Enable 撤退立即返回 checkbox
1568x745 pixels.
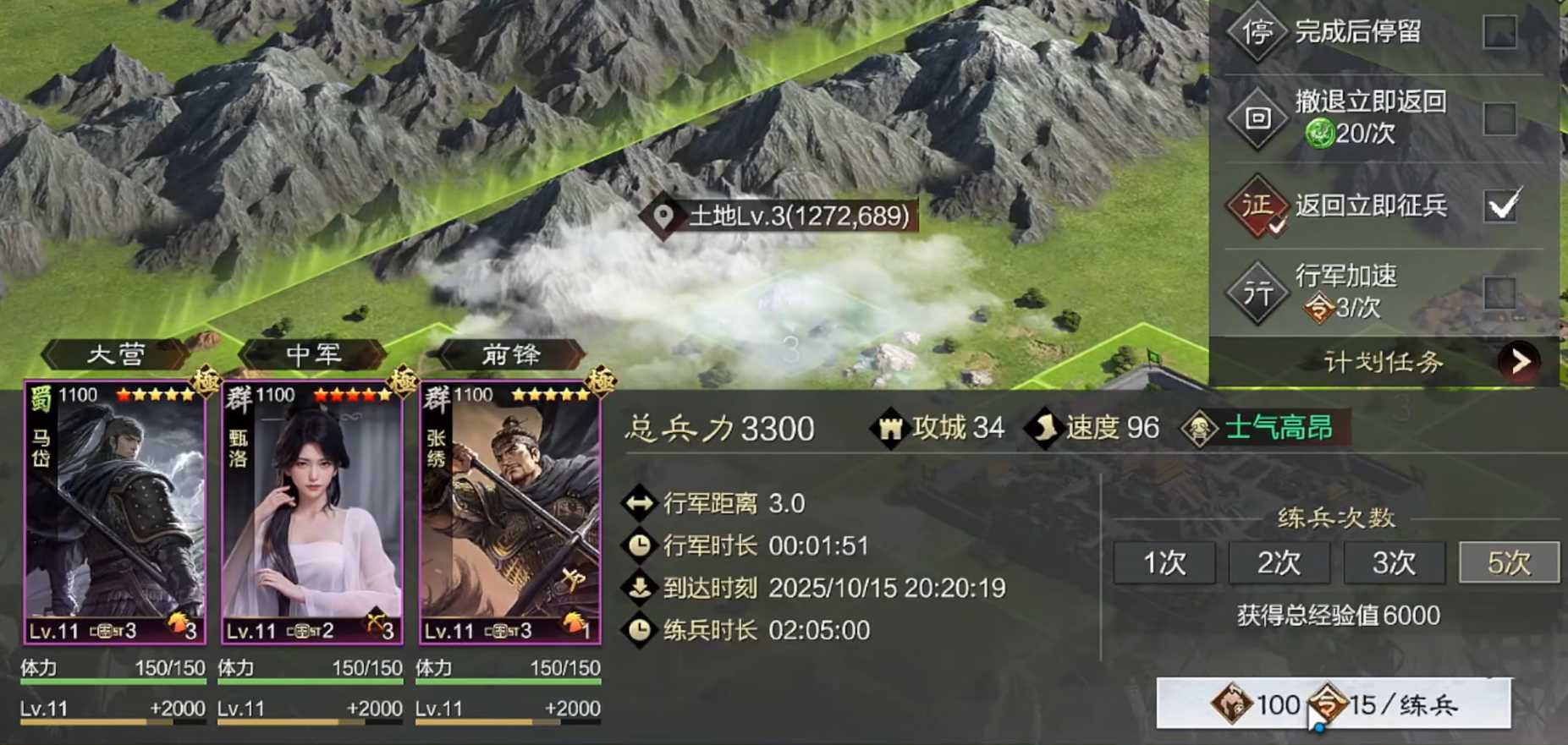pos(1499,118)
